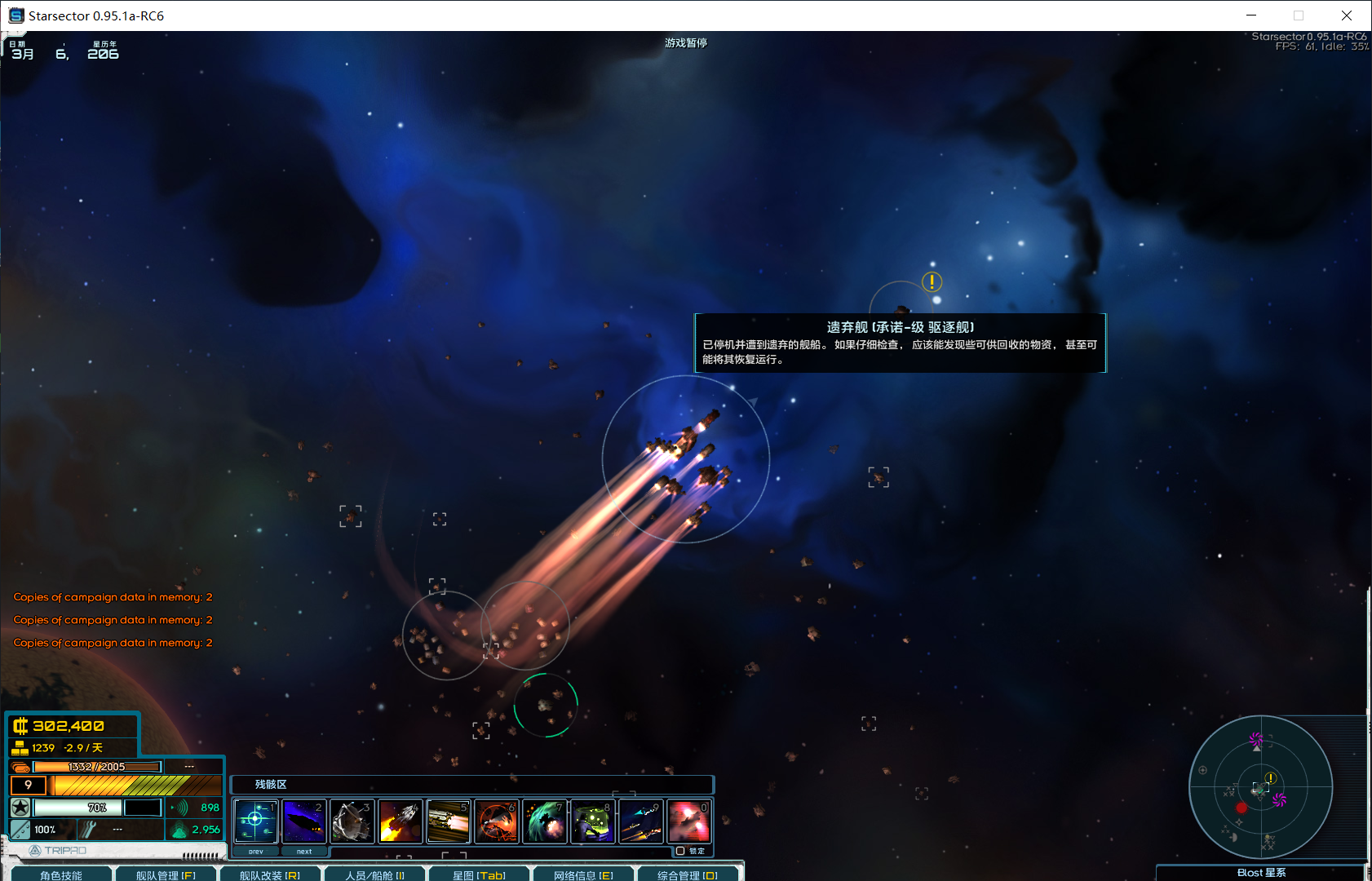Switch to next ability bar
The height and width of the screenshot is (881, 1372).
click(x=304, y=851)
